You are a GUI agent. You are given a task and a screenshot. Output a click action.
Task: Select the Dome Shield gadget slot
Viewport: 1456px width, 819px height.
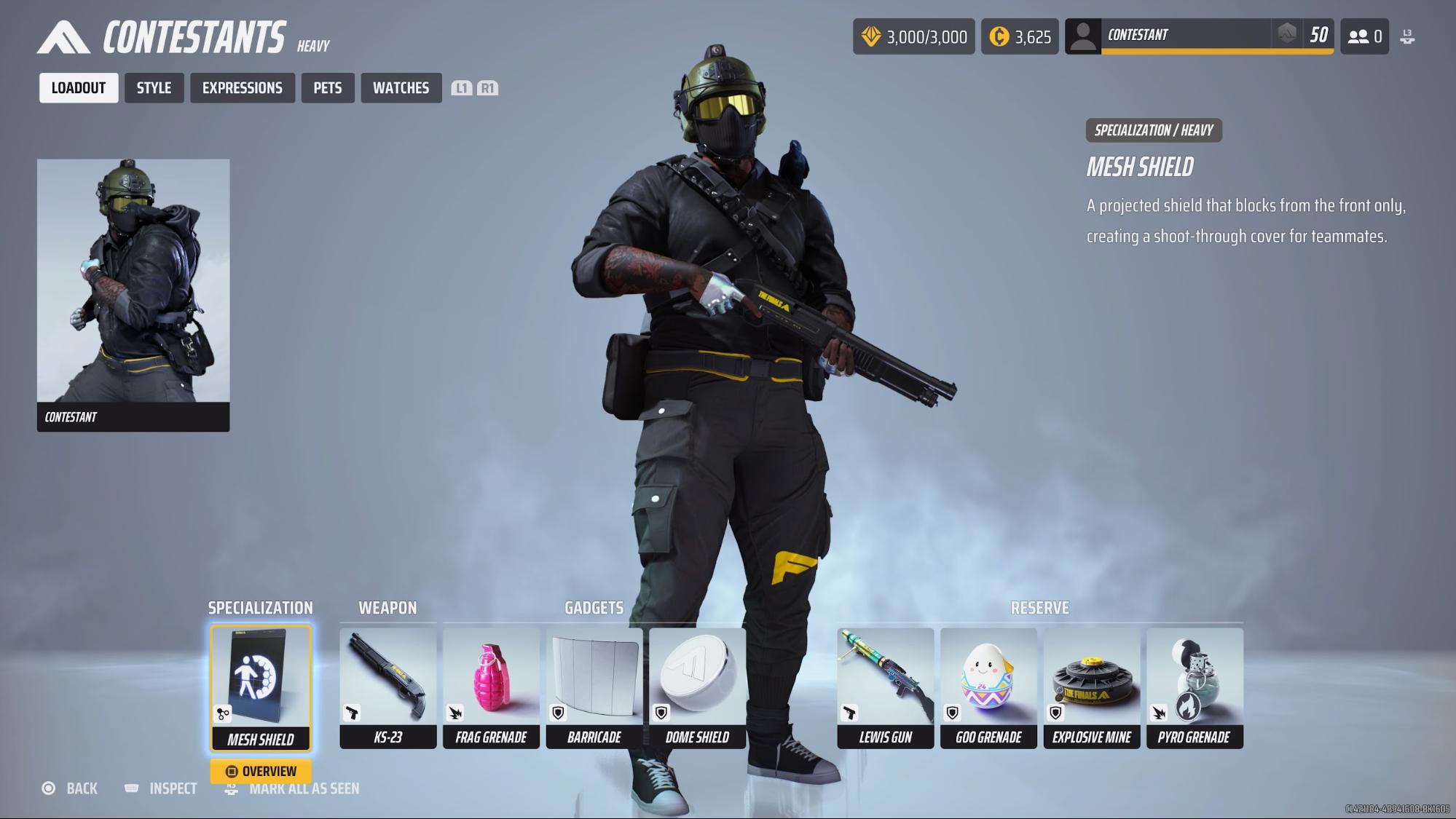pyautogui.click(x=697, y=687)
